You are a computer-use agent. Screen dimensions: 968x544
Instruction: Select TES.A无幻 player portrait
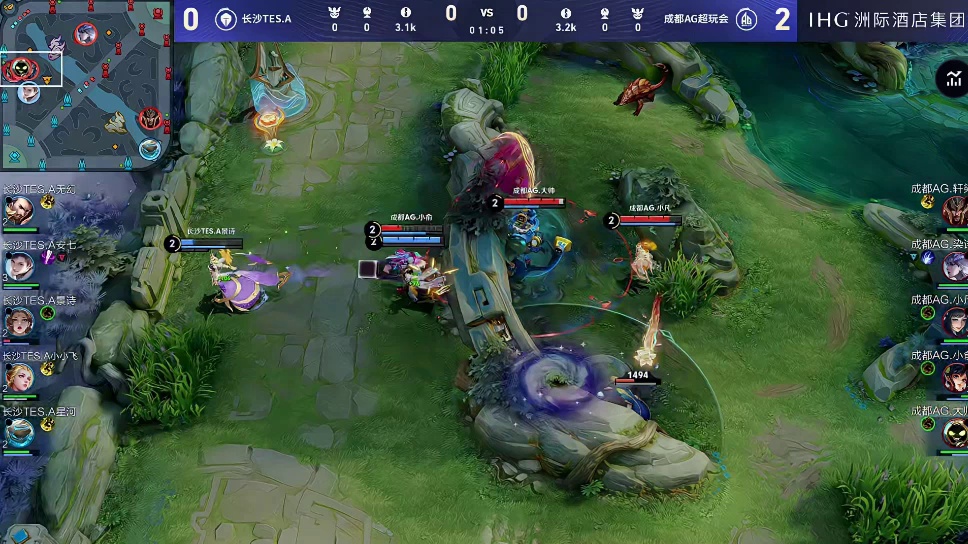tap(19, 210)
